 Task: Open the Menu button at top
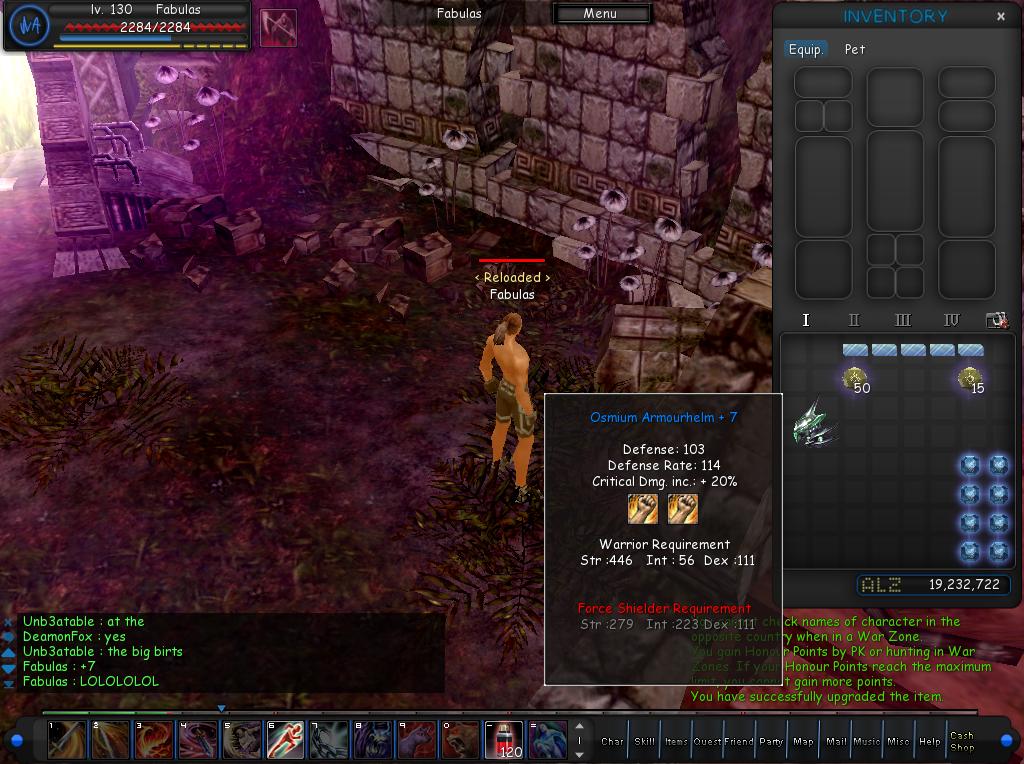pos(601,14)
